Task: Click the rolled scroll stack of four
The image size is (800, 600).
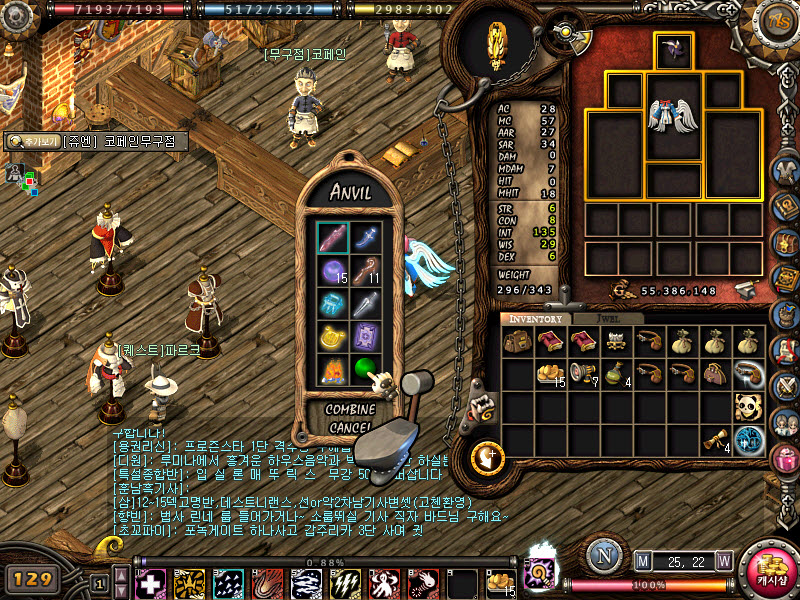Action: tap(714, 439)
